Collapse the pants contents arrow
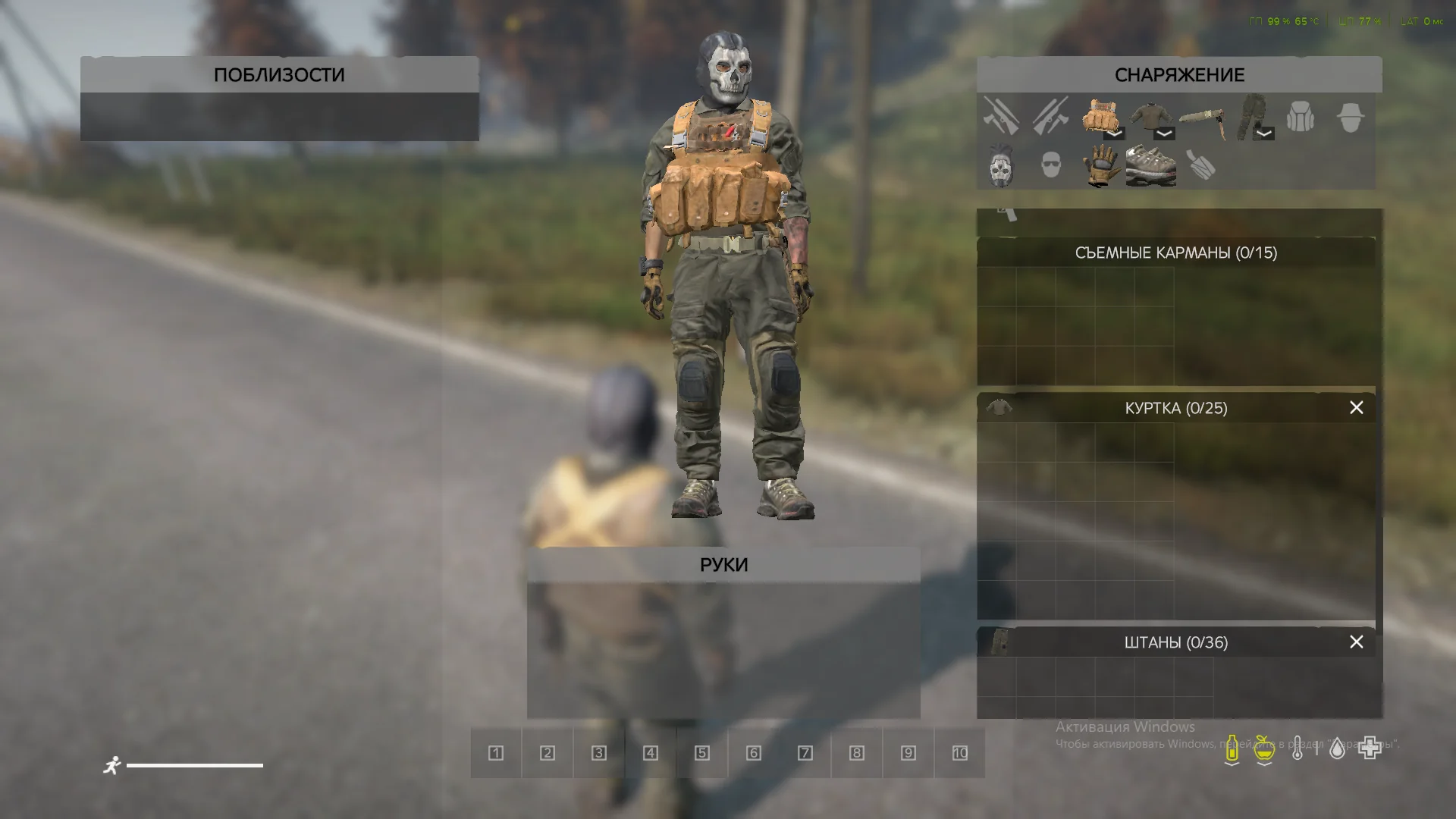The image size is (1456, 819). coord(1263,133)
